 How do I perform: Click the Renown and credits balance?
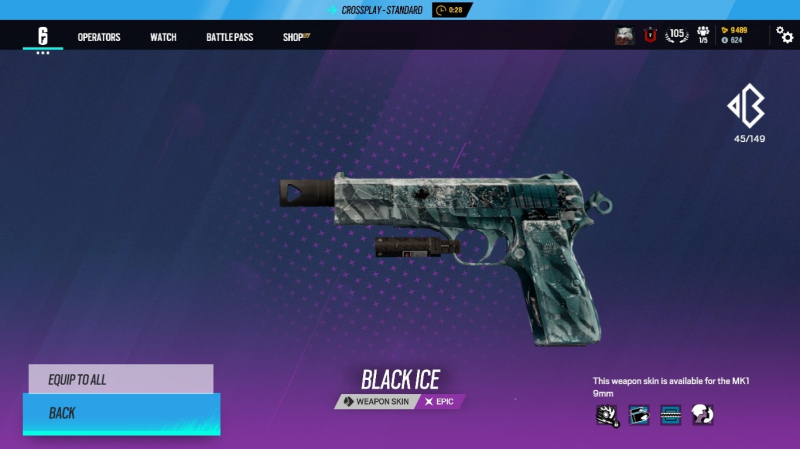tap(736, 35)
